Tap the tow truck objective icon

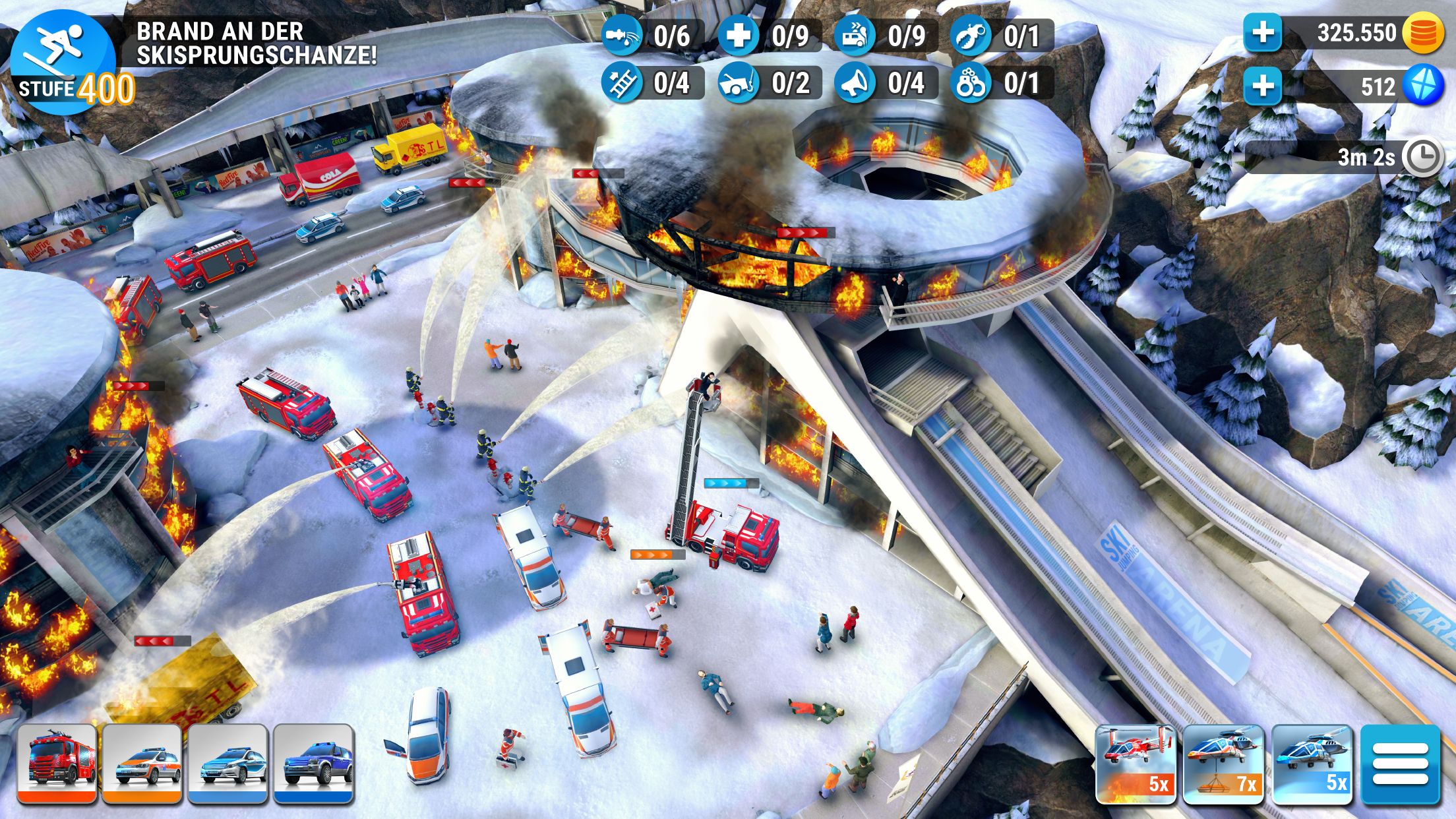738,84
